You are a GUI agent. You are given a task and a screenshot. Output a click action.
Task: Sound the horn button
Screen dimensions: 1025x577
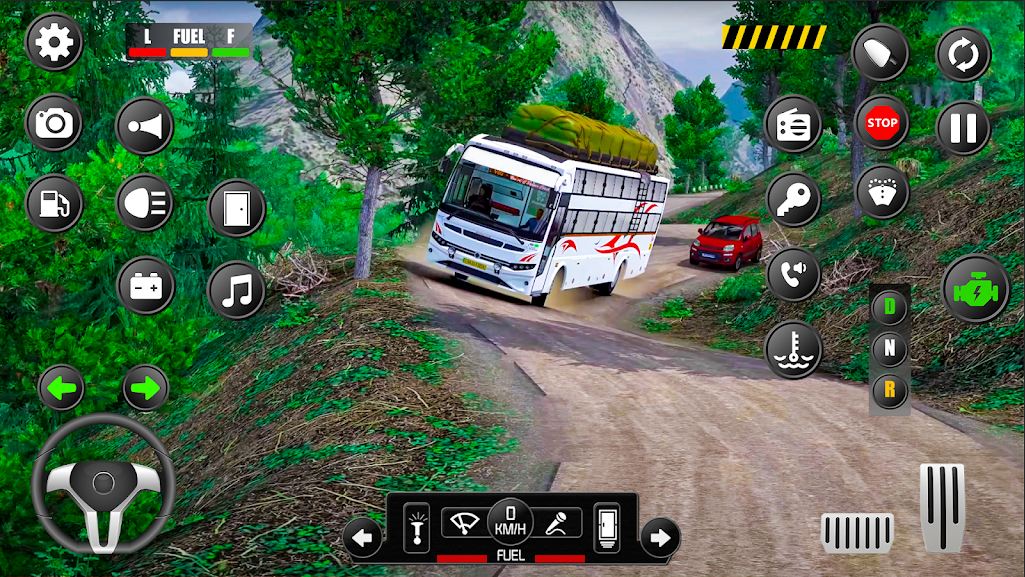point(145,126)
